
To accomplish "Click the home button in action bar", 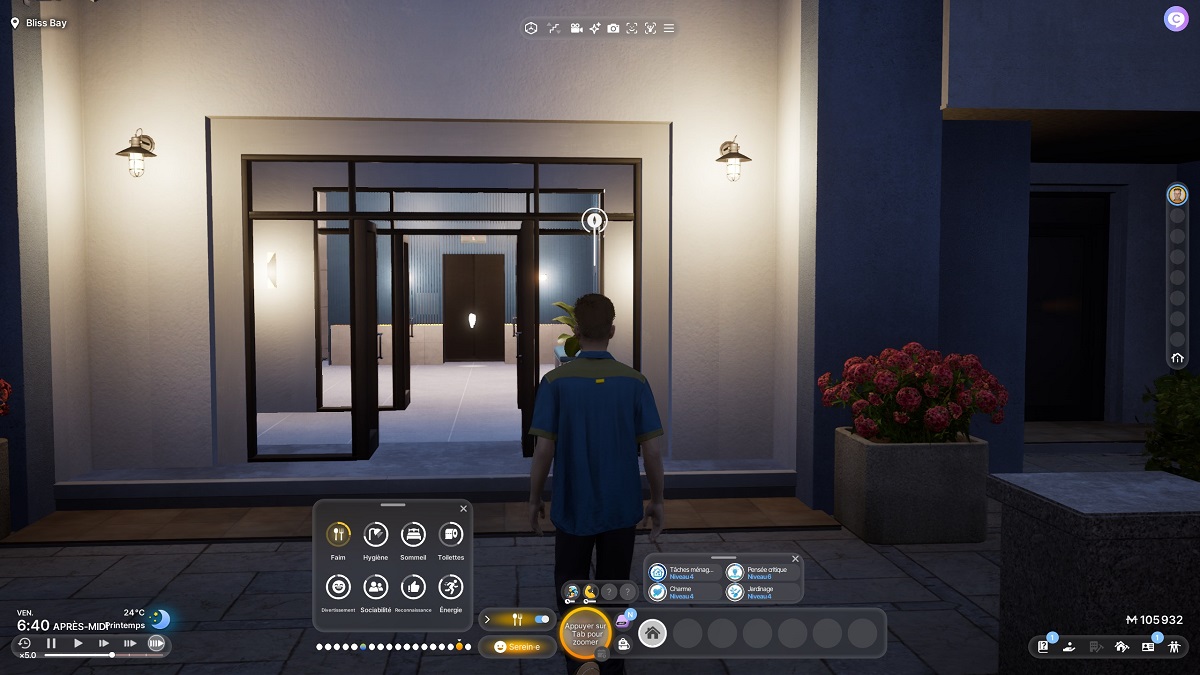I will [x=653, y=633].
